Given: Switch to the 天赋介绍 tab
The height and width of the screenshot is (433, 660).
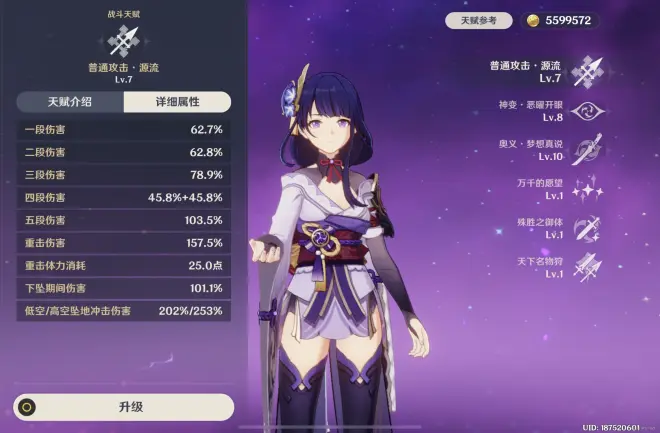Looking at the screenshot, I should click(x=70, y=102).
